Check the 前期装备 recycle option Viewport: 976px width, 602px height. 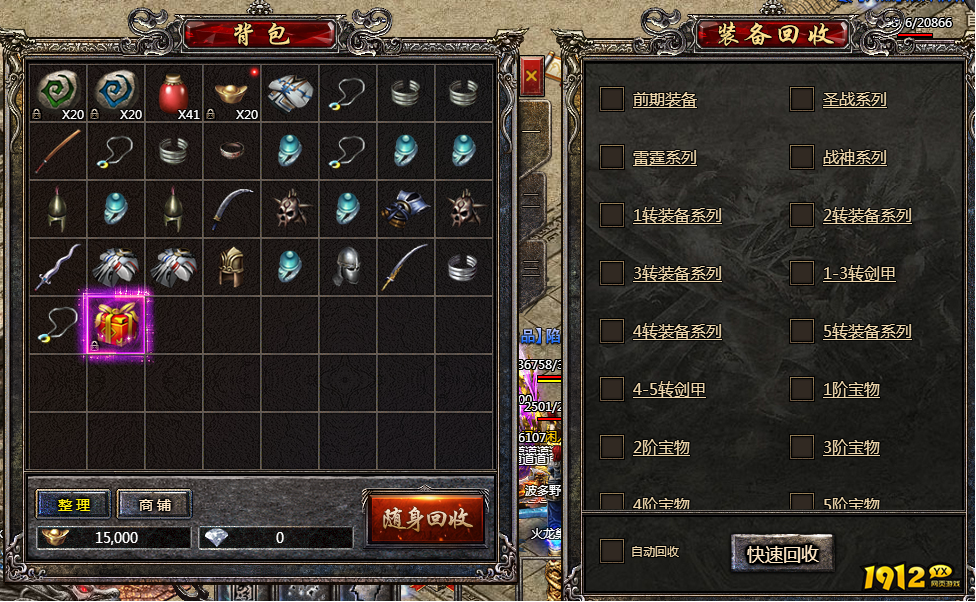[612, 99]
